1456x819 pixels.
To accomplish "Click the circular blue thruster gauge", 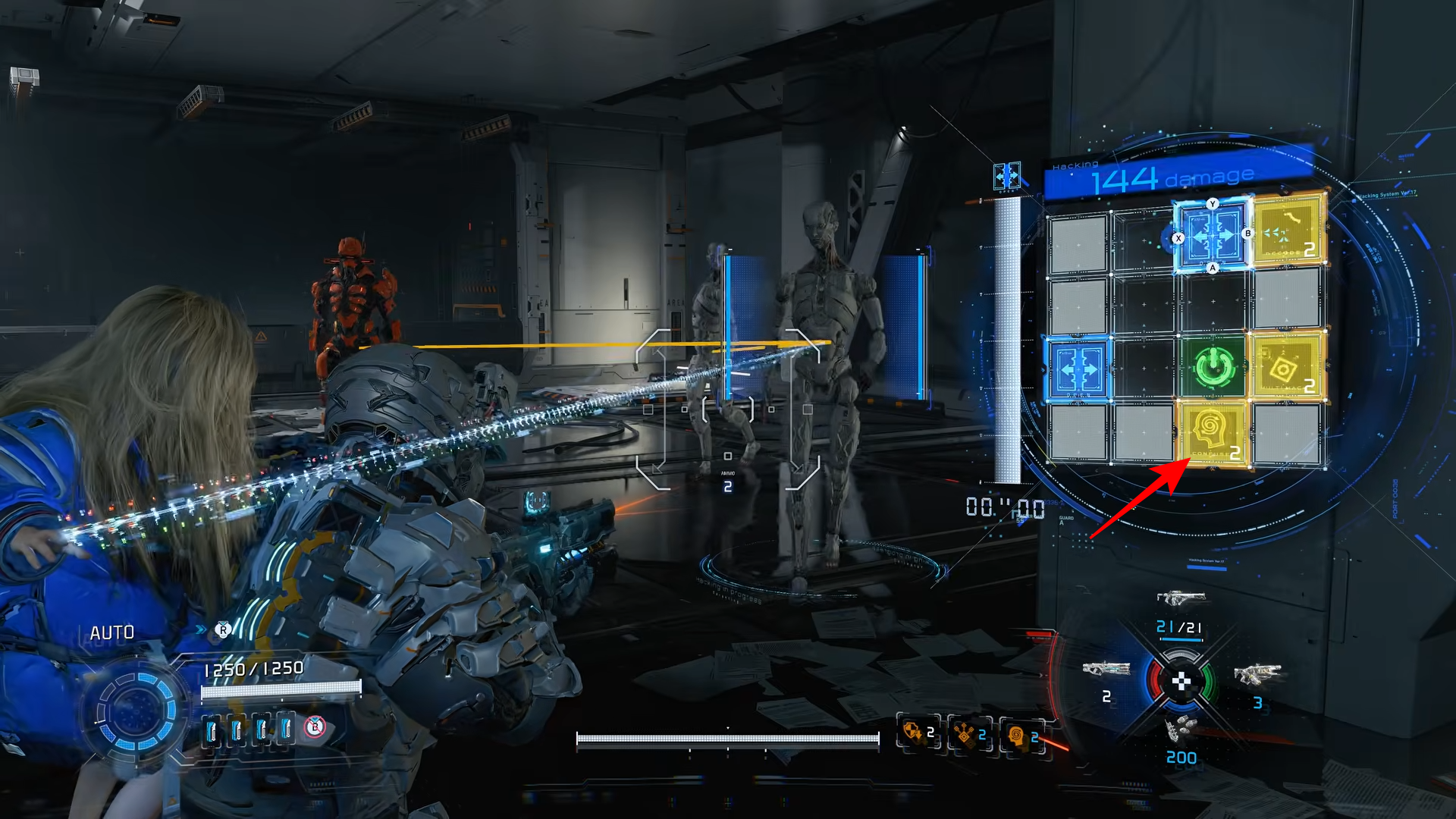I will coord(136,711).
